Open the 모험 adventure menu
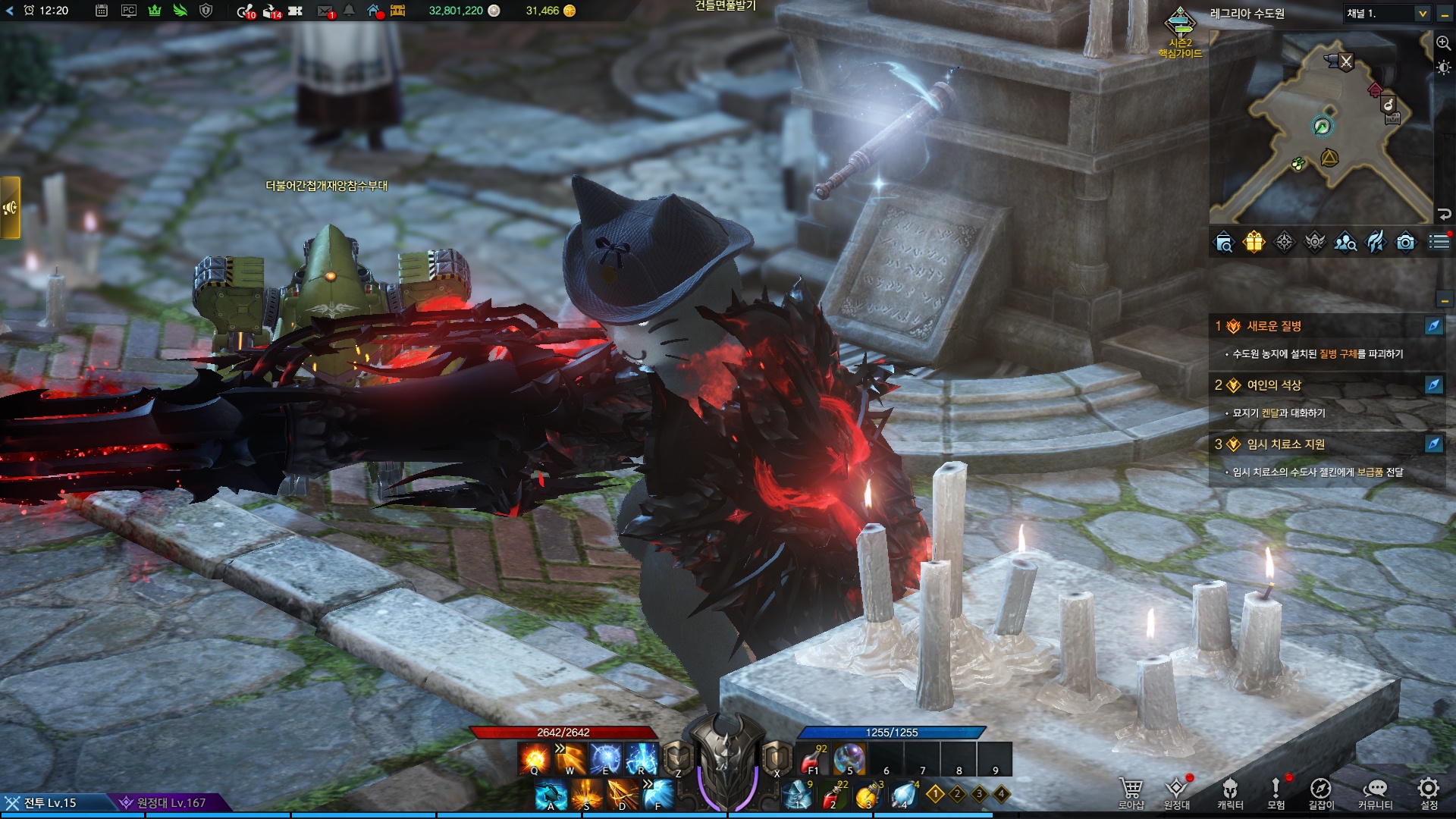1456x819 pixels. [1276, 789]
